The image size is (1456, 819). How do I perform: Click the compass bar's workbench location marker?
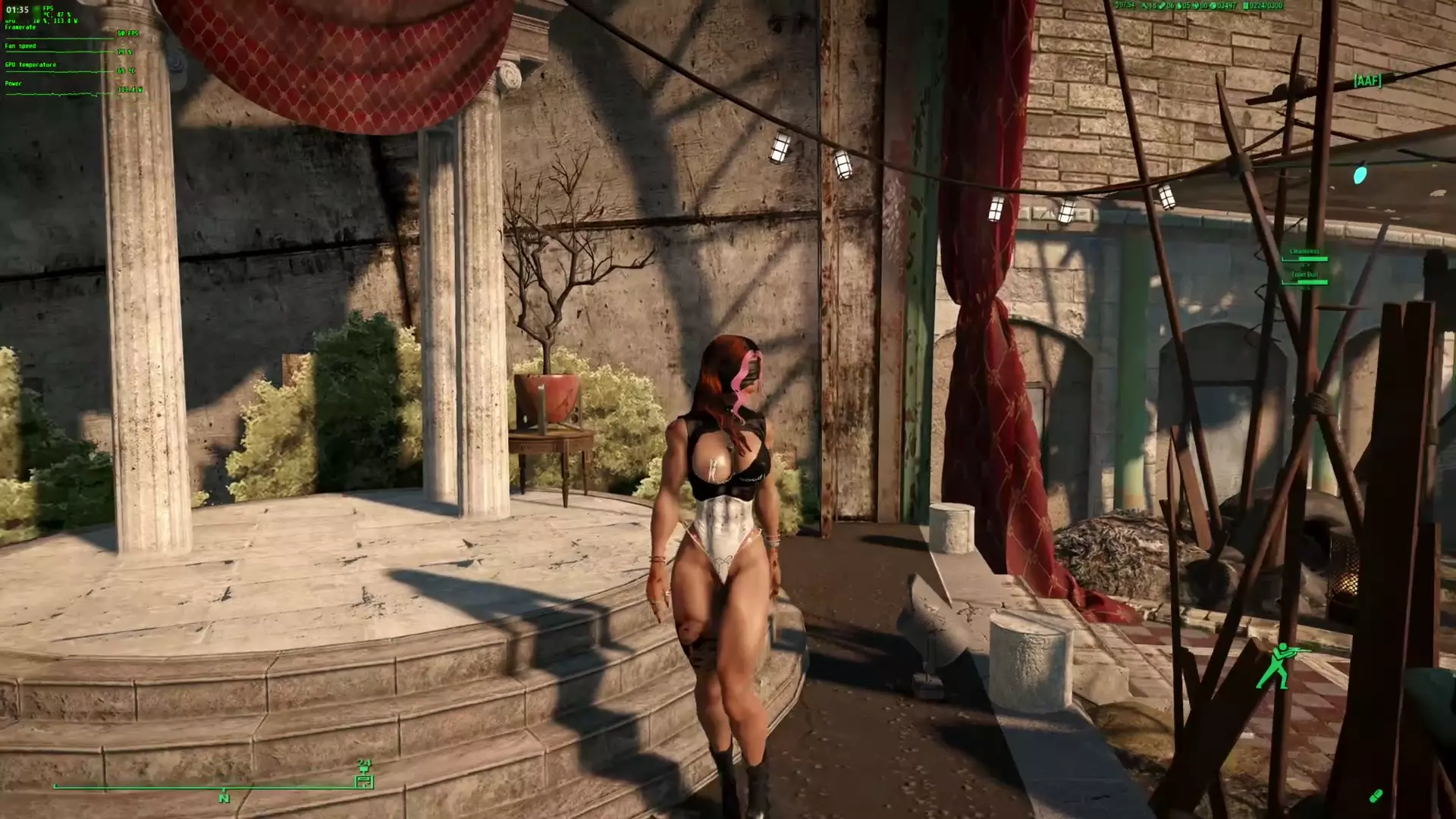(x=365, y=780)
